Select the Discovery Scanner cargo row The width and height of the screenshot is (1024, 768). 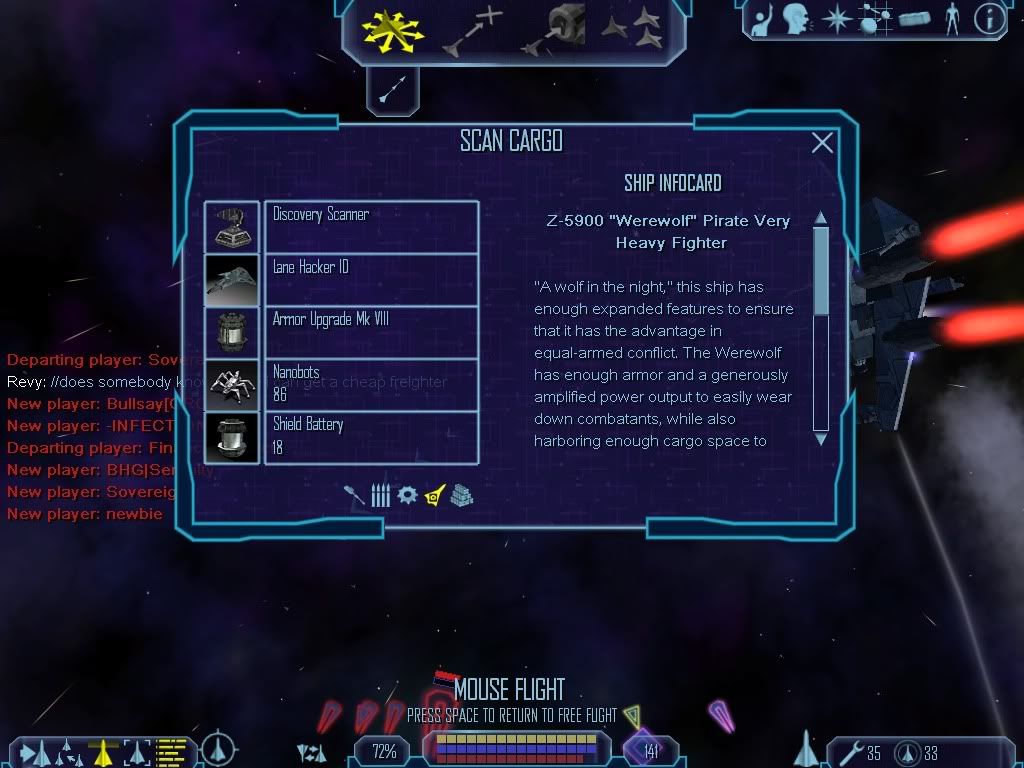pos(371,227)
